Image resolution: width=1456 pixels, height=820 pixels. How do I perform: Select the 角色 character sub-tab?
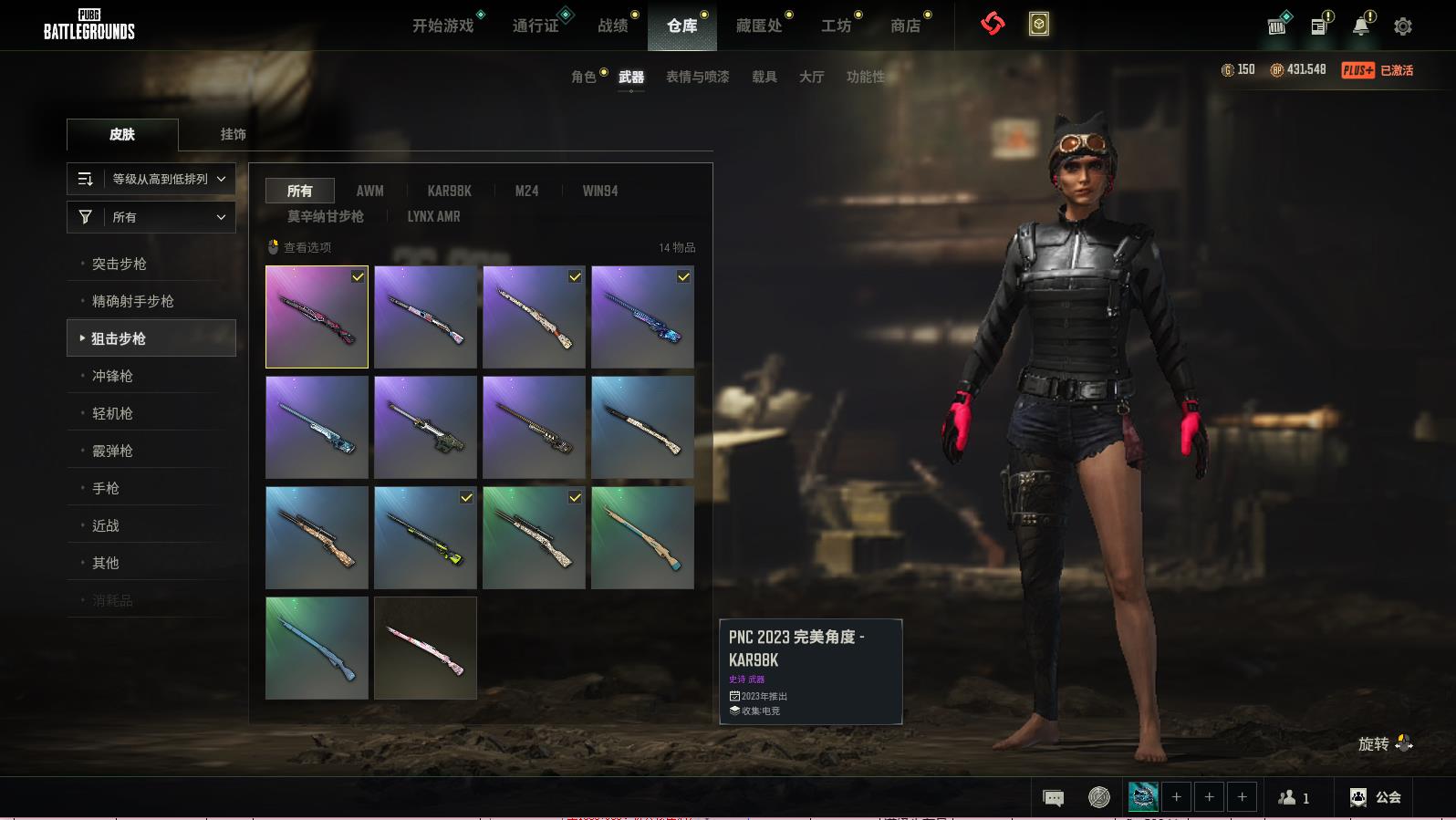tap(584, 77)
